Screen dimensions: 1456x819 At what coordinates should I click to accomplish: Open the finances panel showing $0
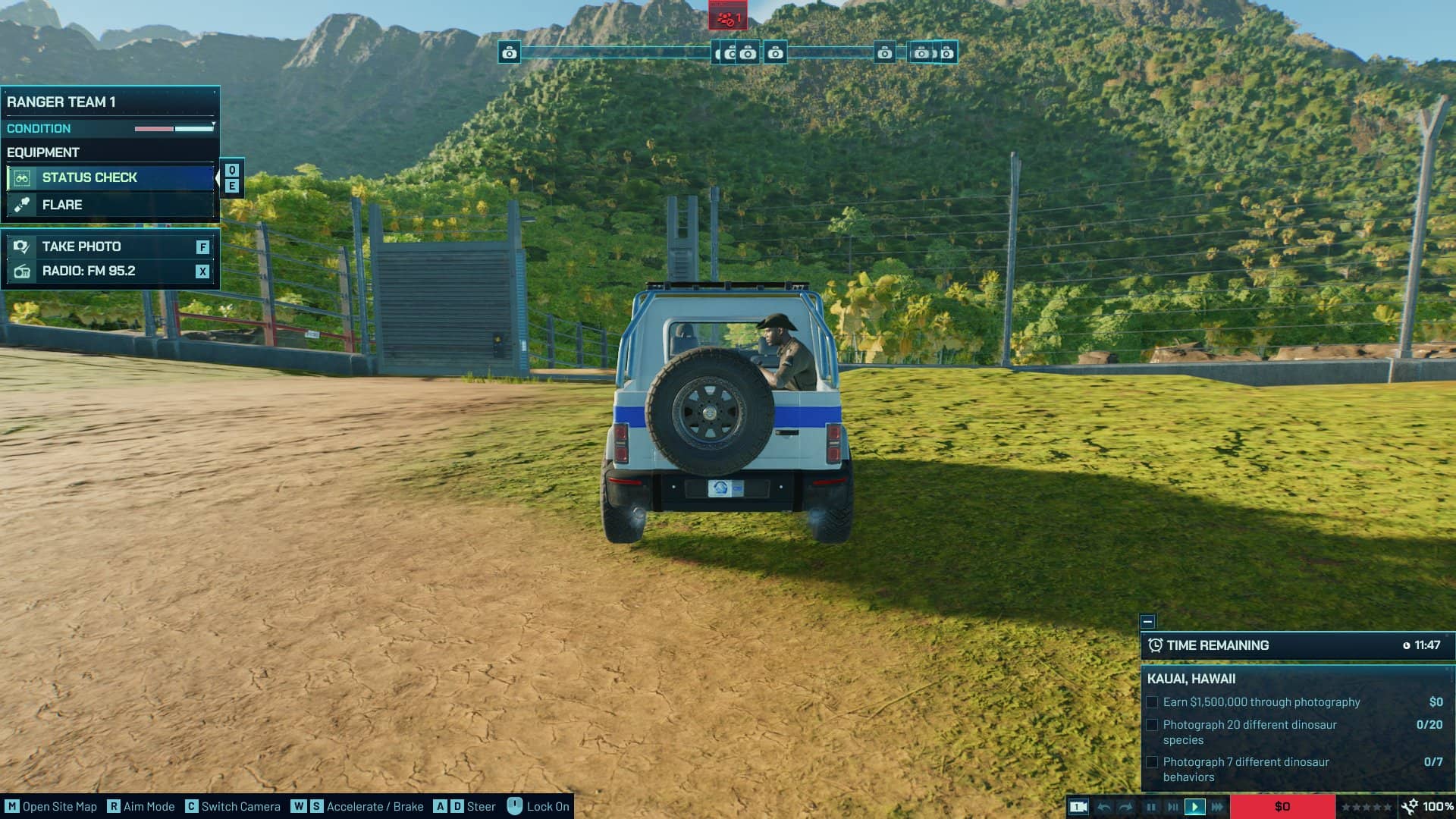[x=1282, y=807]
